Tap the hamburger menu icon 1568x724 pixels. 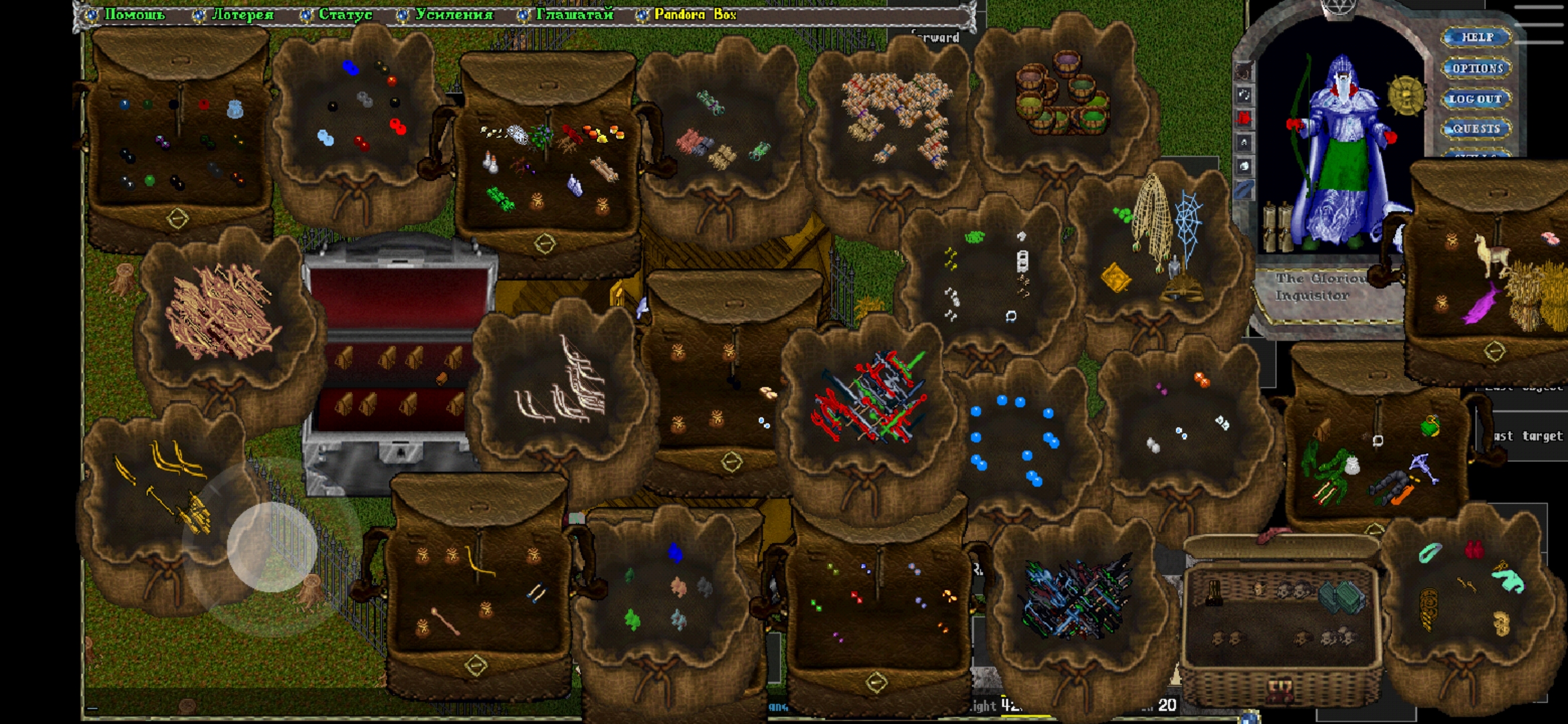pos(1538,24)
